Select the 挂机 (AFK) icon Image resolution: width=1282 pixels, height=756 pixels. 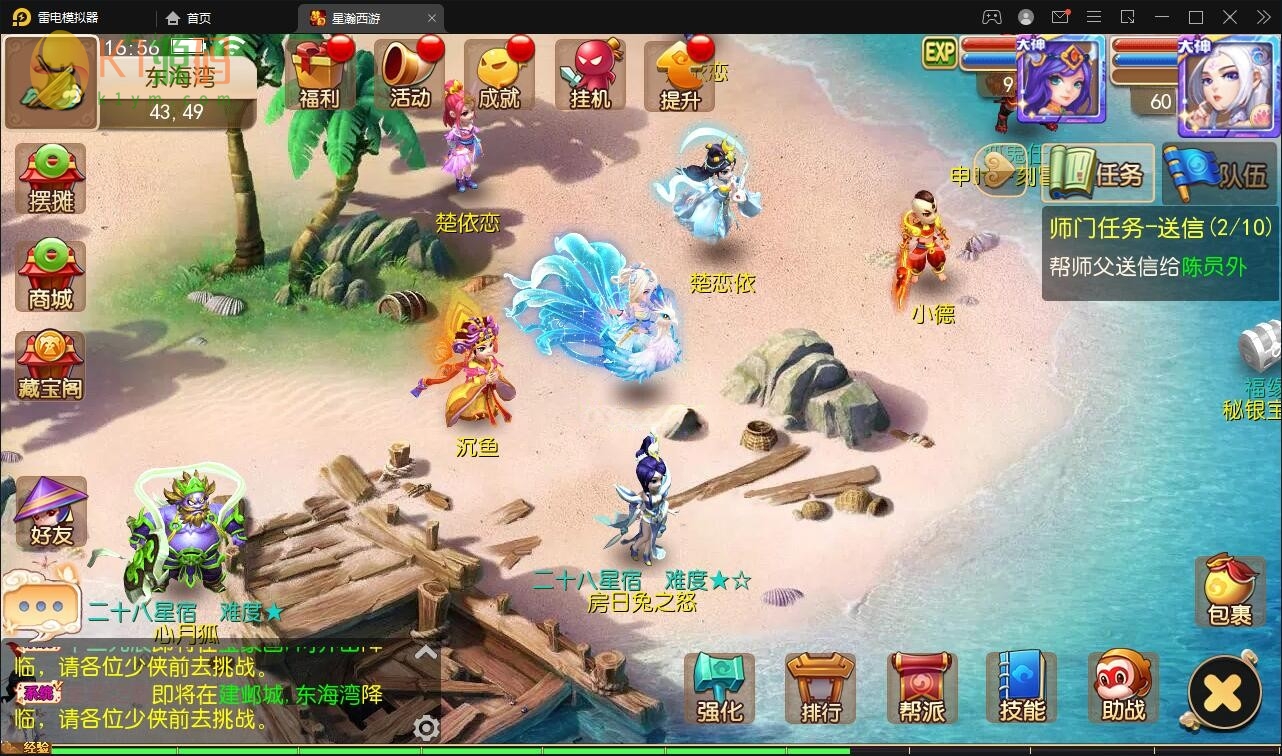(x=590, y=75)
